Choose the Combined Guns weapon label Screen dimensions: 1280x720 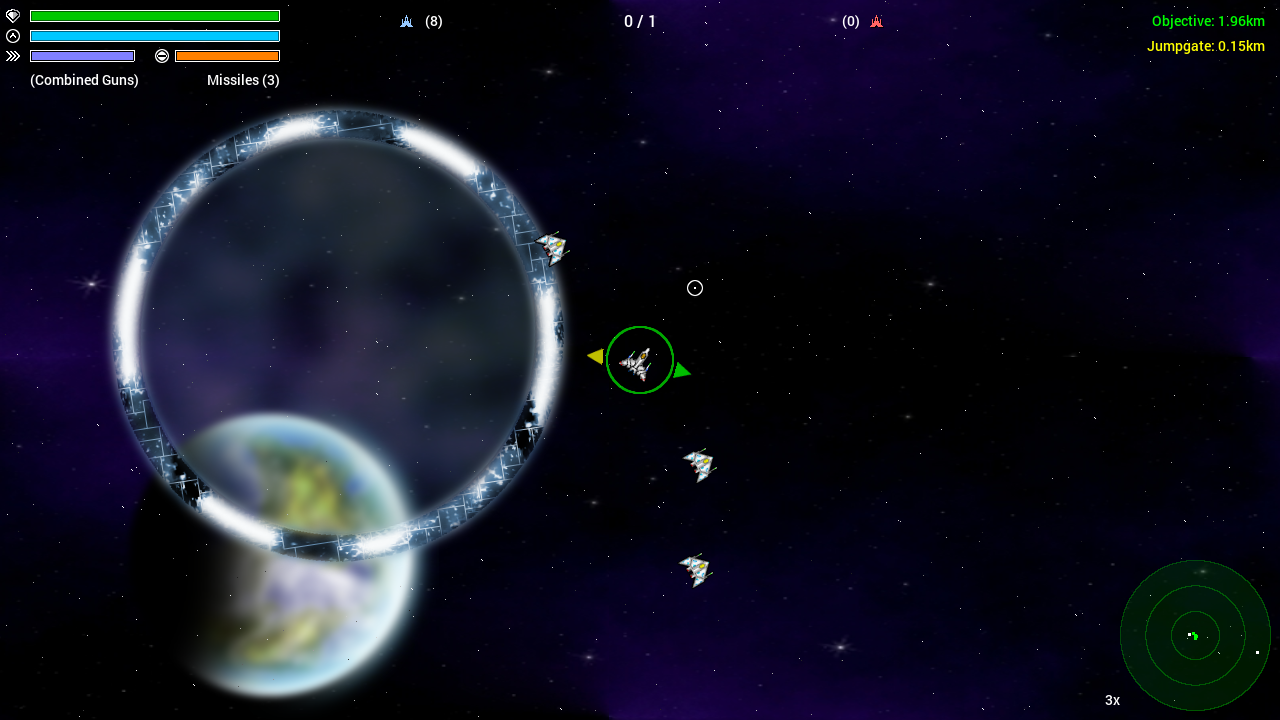84,80
